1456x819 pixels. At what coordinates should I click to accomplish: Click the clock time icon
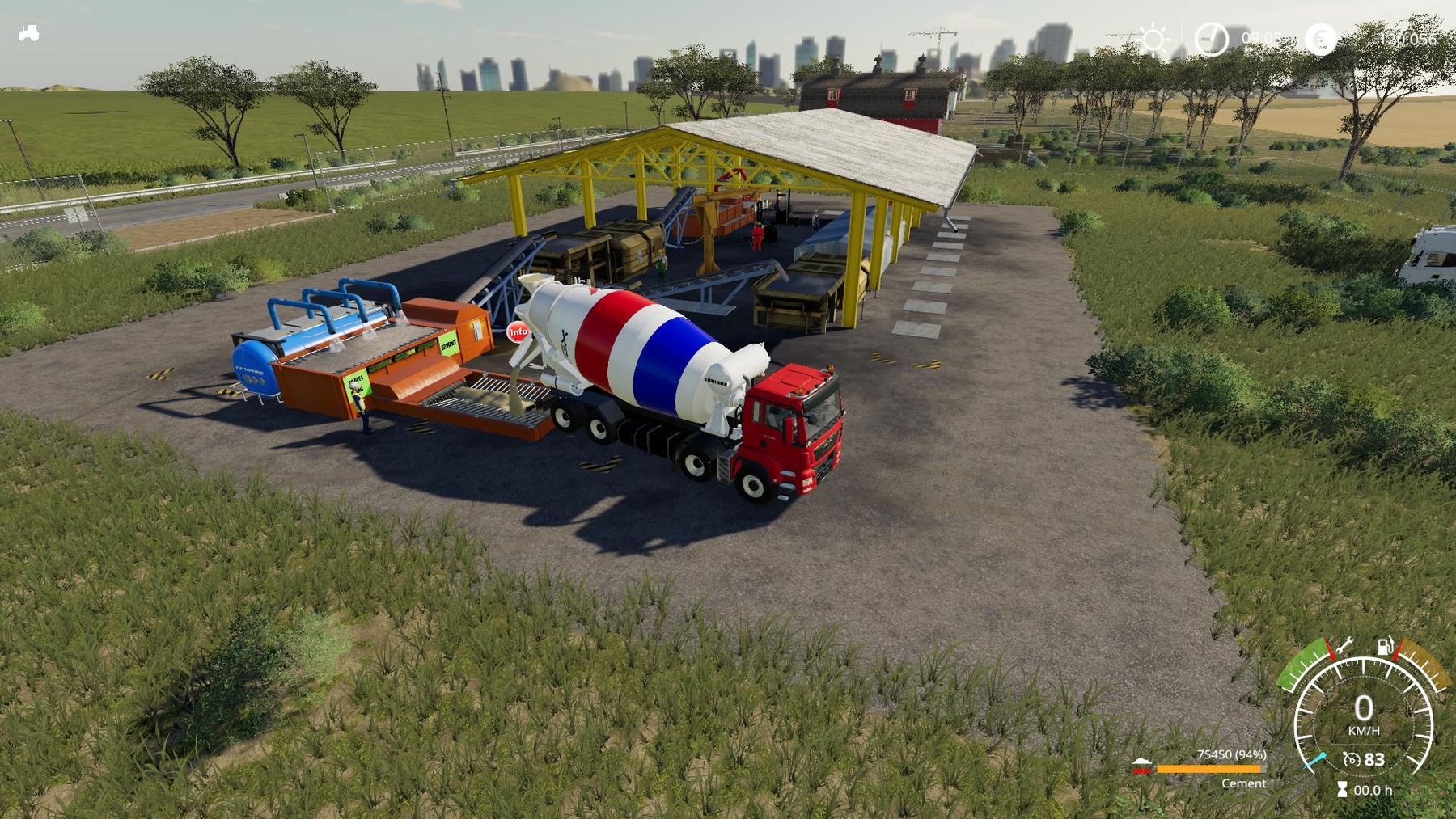(x=1211, y=39)
